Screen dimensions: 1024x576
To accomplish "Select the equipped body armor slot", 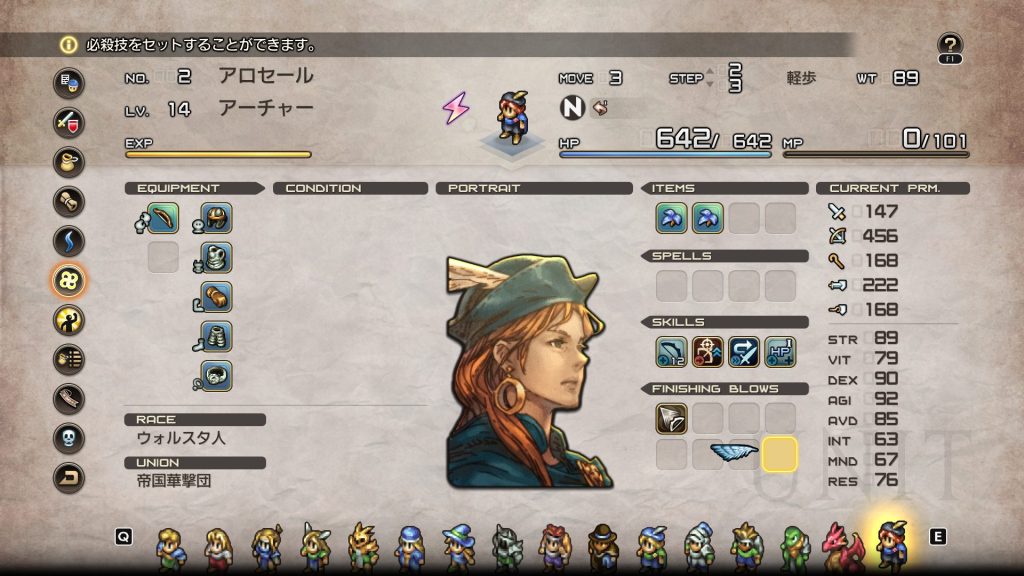I will [x=217, y=257].
